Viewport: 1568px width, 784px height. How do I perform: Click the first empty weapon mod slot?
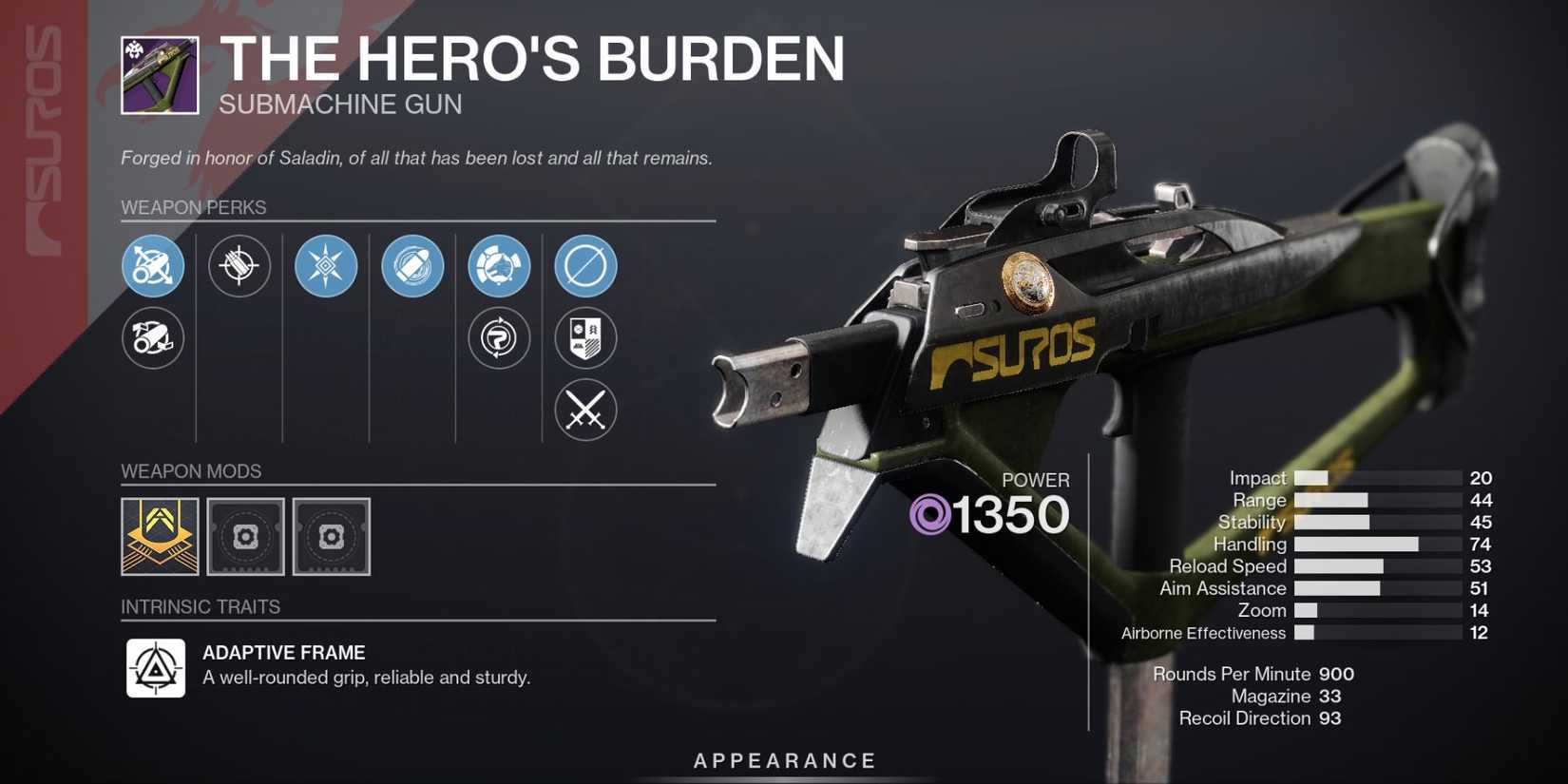pos(244,536)
